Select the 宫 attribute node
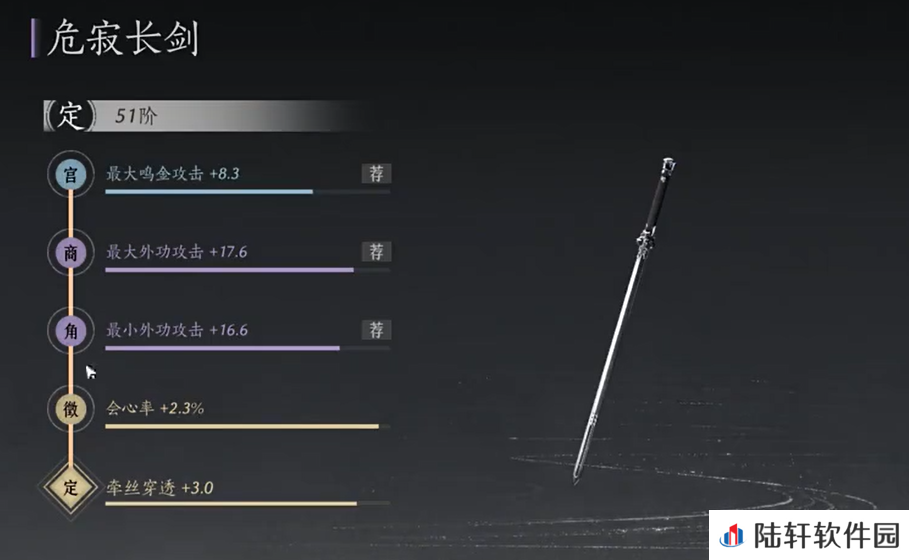 click(70, 175)
